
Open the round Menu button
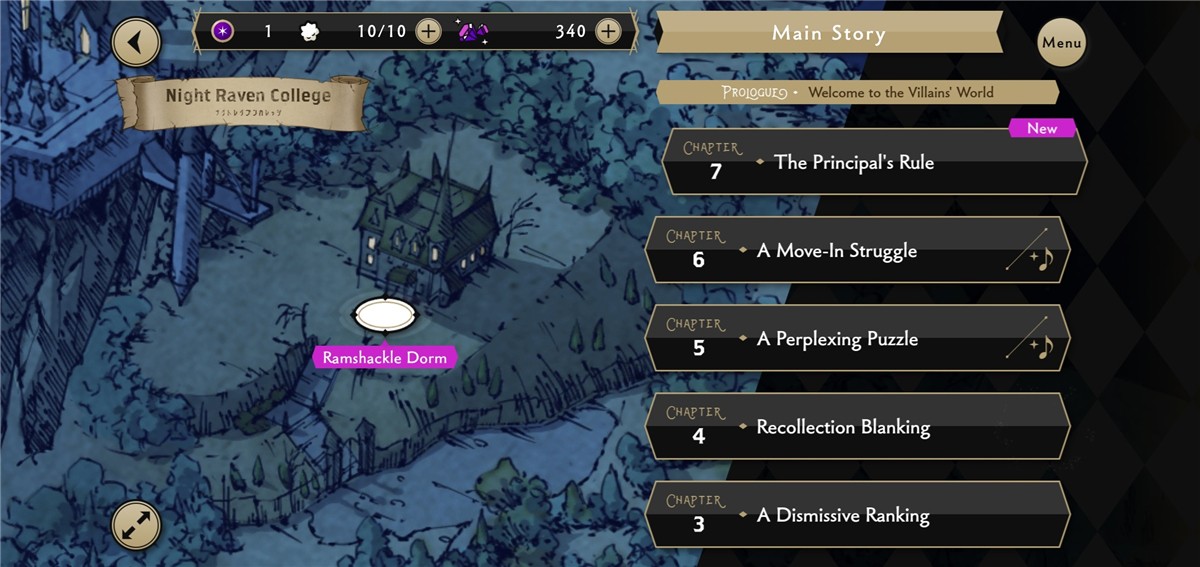click(x=1061, y=43)
